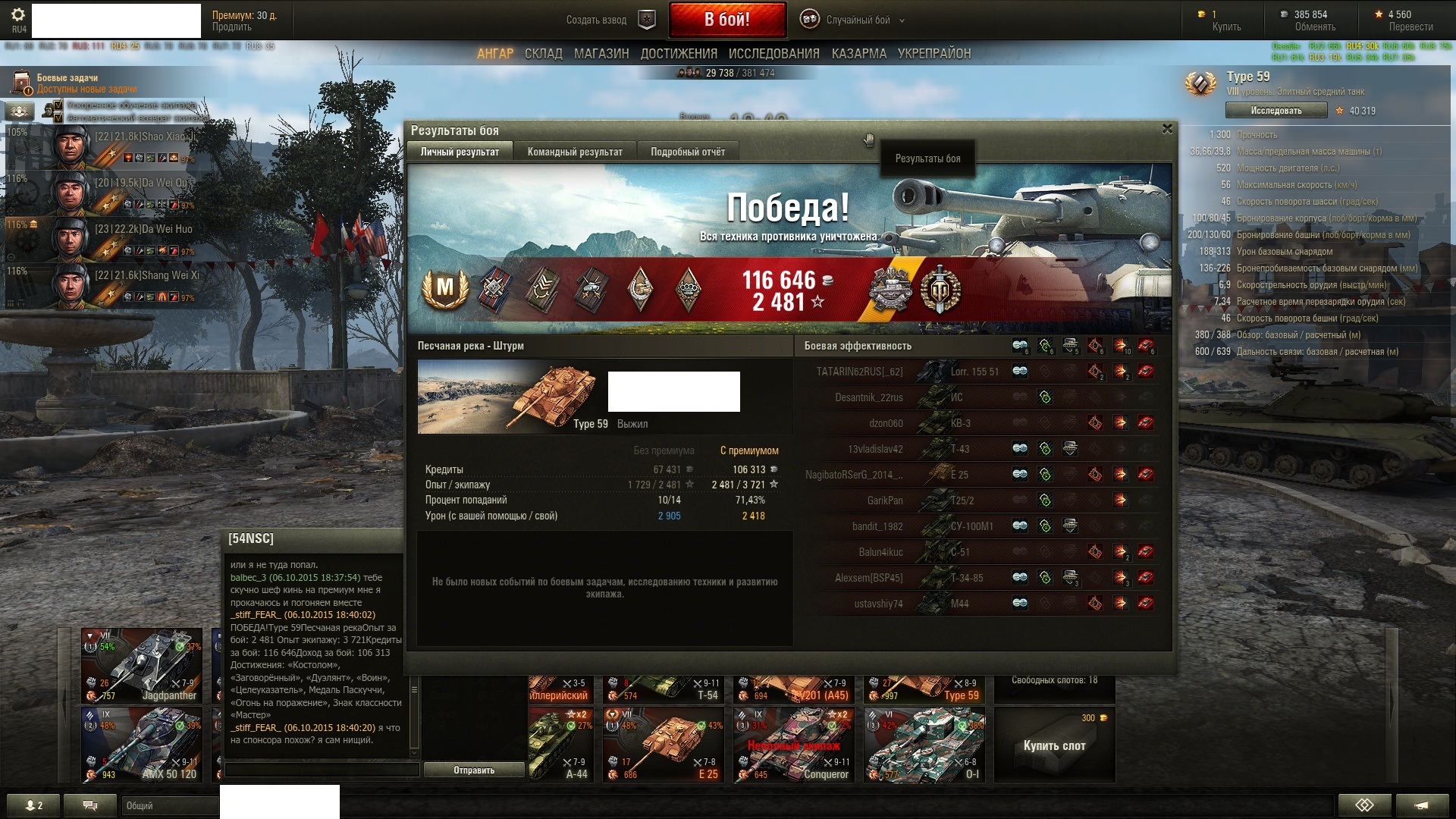Open ДОСТИЖЕНИЯ from the top menu

(x=678, y=54)
